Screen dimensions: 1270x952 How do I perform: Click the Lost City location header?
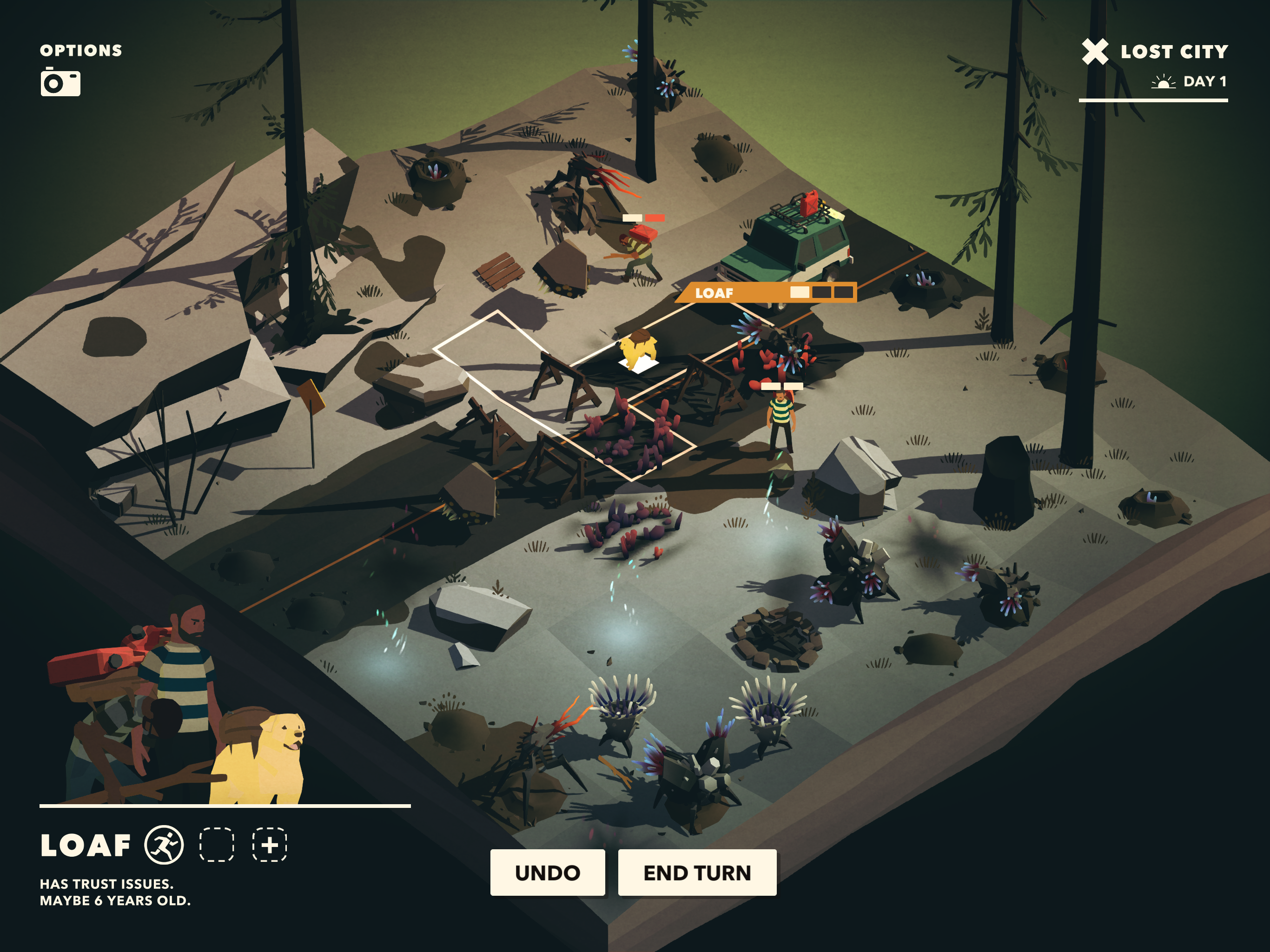point(1174,52)
